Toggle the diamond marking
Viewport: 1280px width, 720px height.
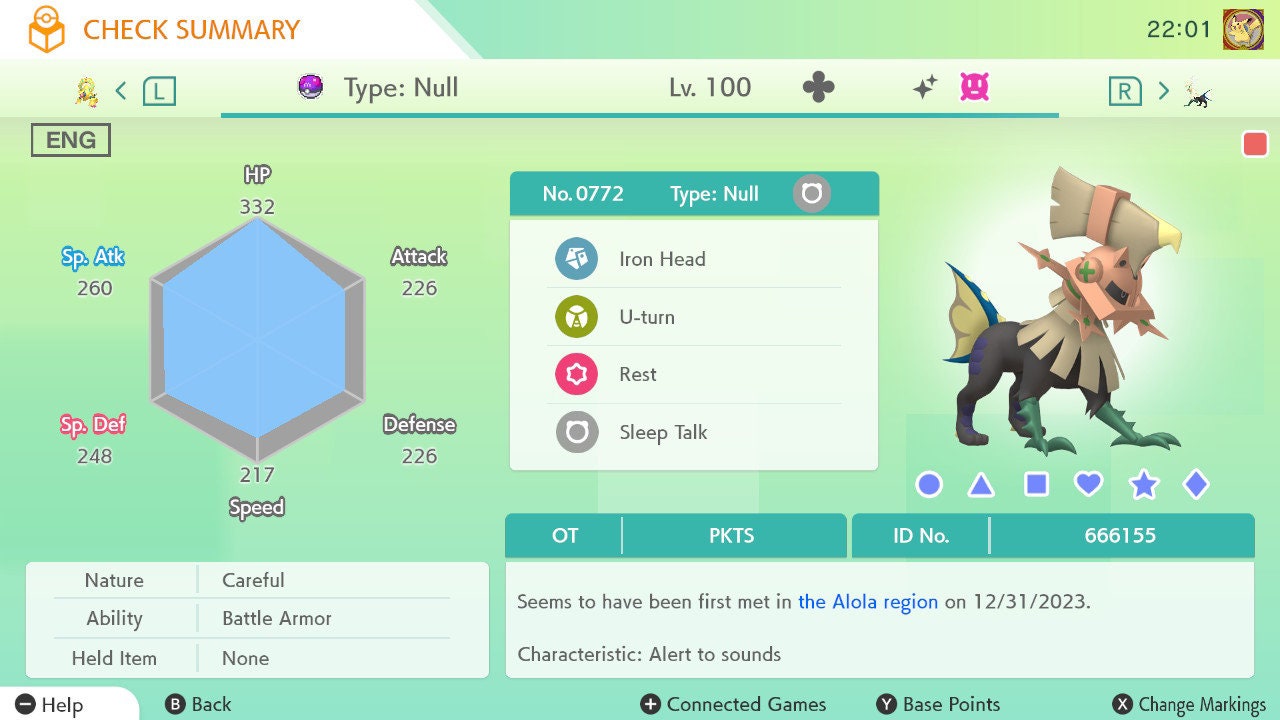(x=1196, y=485)
